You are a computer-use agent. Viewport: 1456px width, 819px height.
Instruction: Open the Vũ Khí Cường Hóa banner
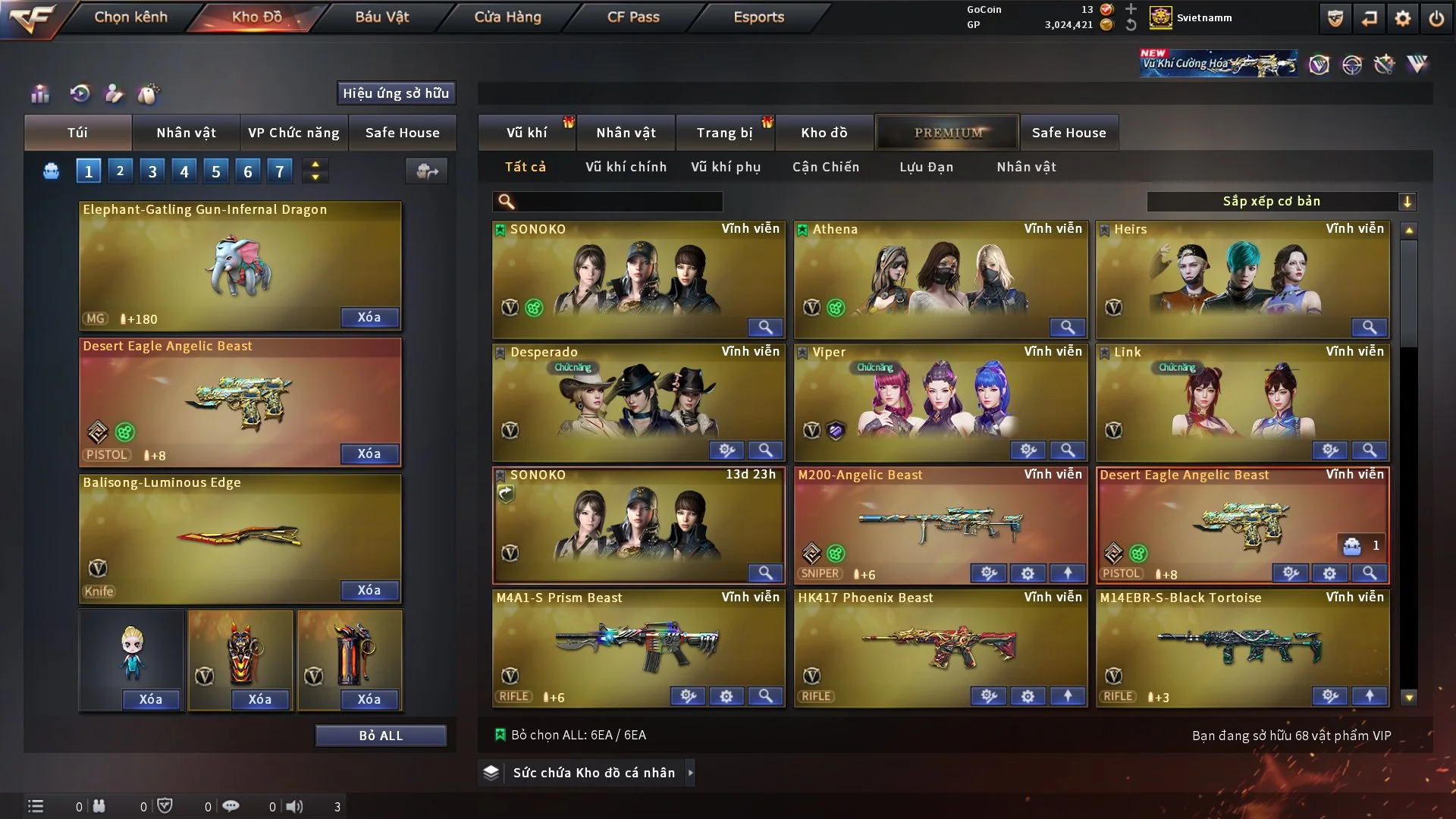click(x=1219, y=64)
